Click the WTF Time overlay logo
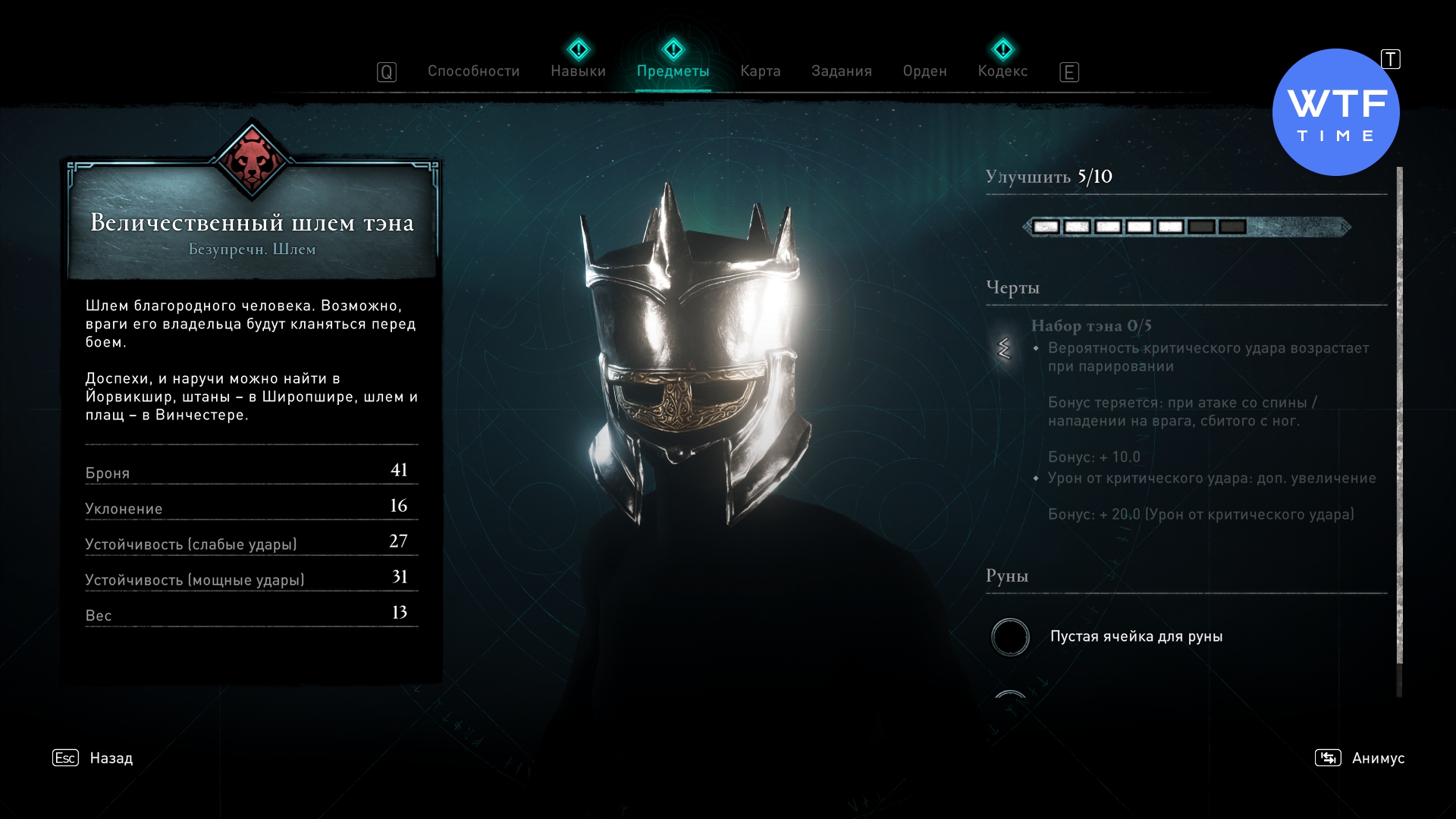This screenshot has height=819, width=1456. click(1335, 112)
